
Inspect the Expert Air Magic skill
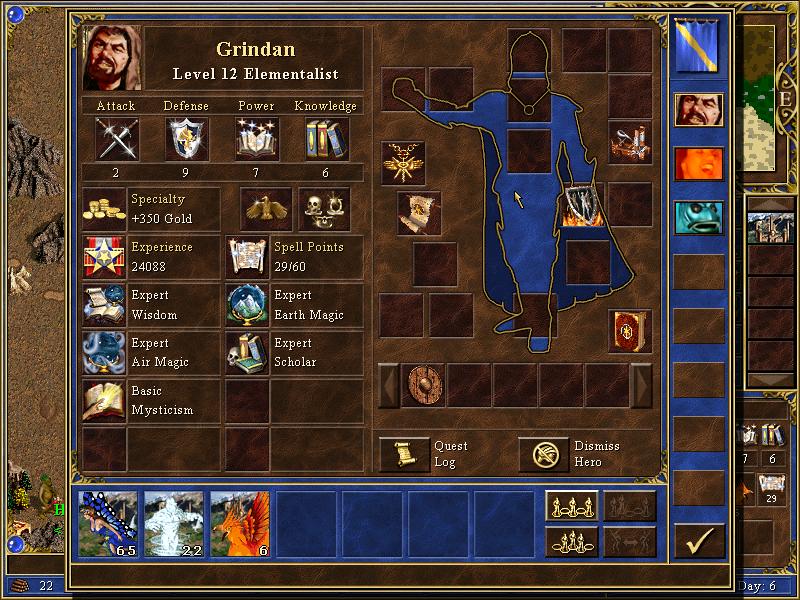[104, 353]
